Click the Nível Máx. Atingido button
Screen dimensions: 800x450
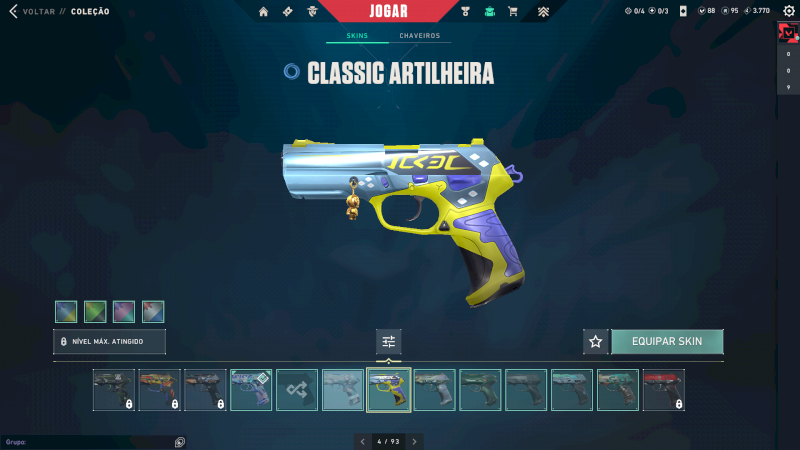coord(109,342)
